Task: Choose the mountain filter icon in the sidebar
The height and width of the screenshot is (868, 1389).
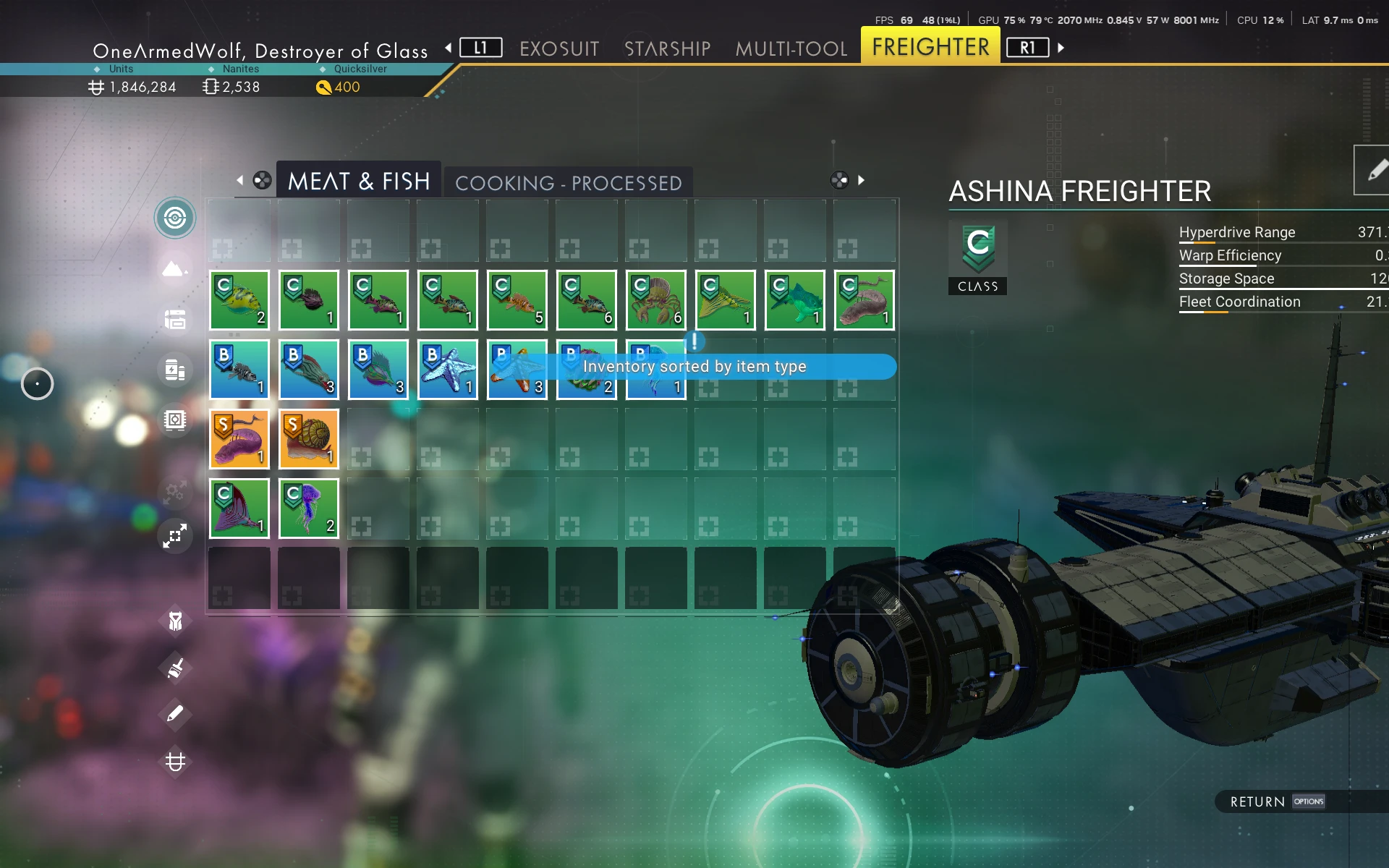Action: click(175, 269)
